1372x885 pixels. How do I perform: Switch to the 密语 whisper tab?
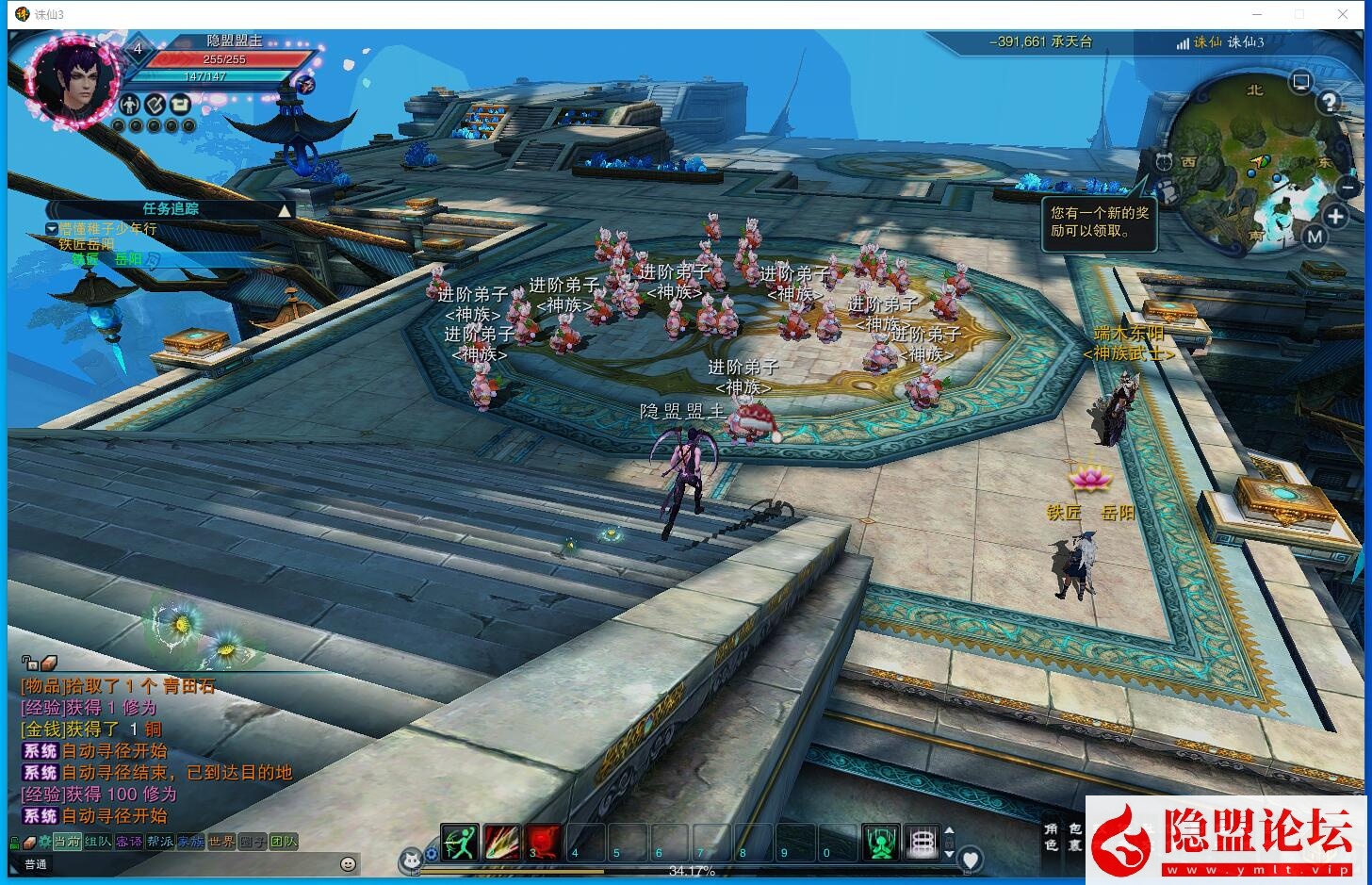point(129,842)
